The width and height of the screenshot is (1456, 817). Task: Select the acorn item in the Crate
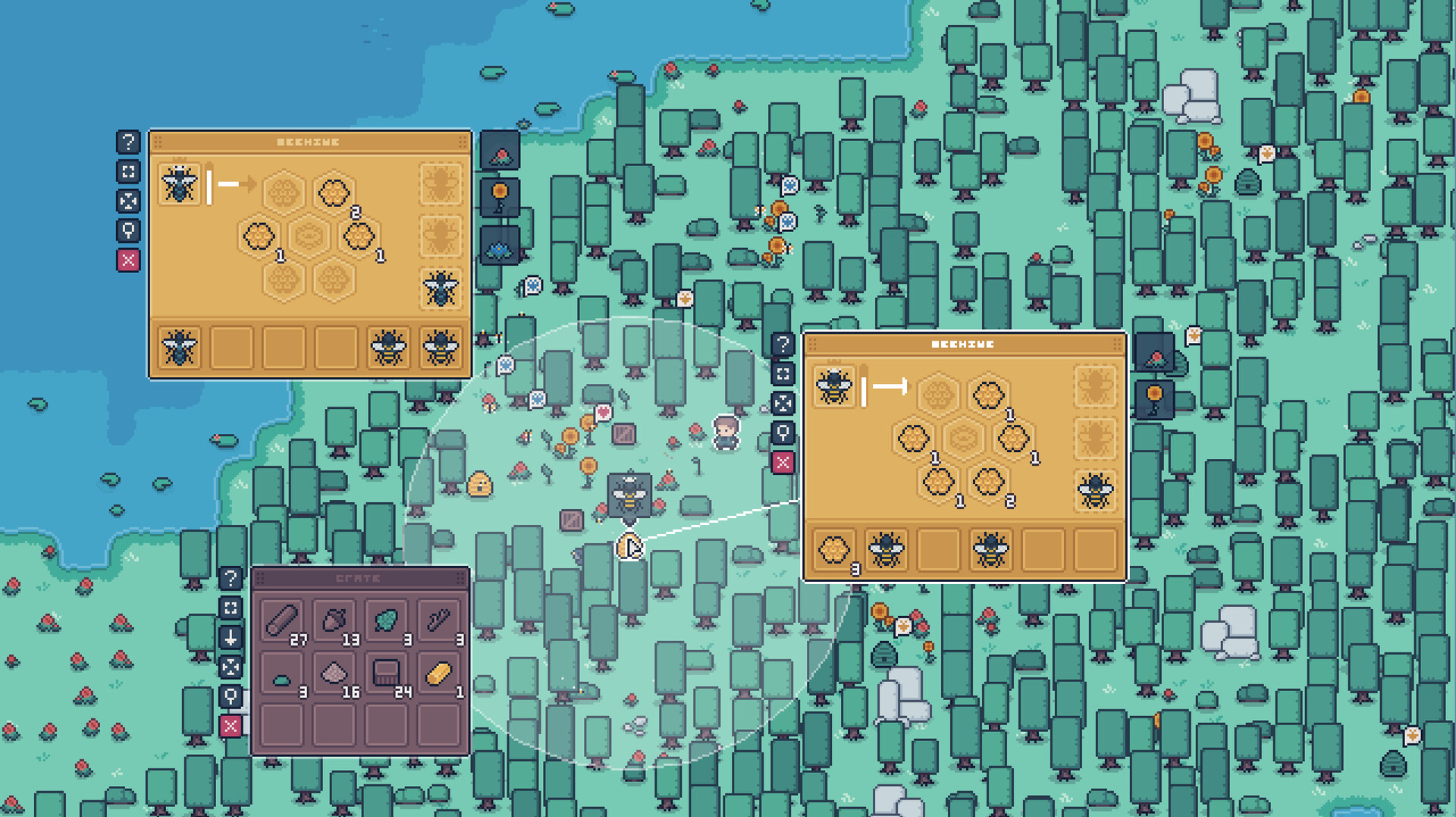334,621
